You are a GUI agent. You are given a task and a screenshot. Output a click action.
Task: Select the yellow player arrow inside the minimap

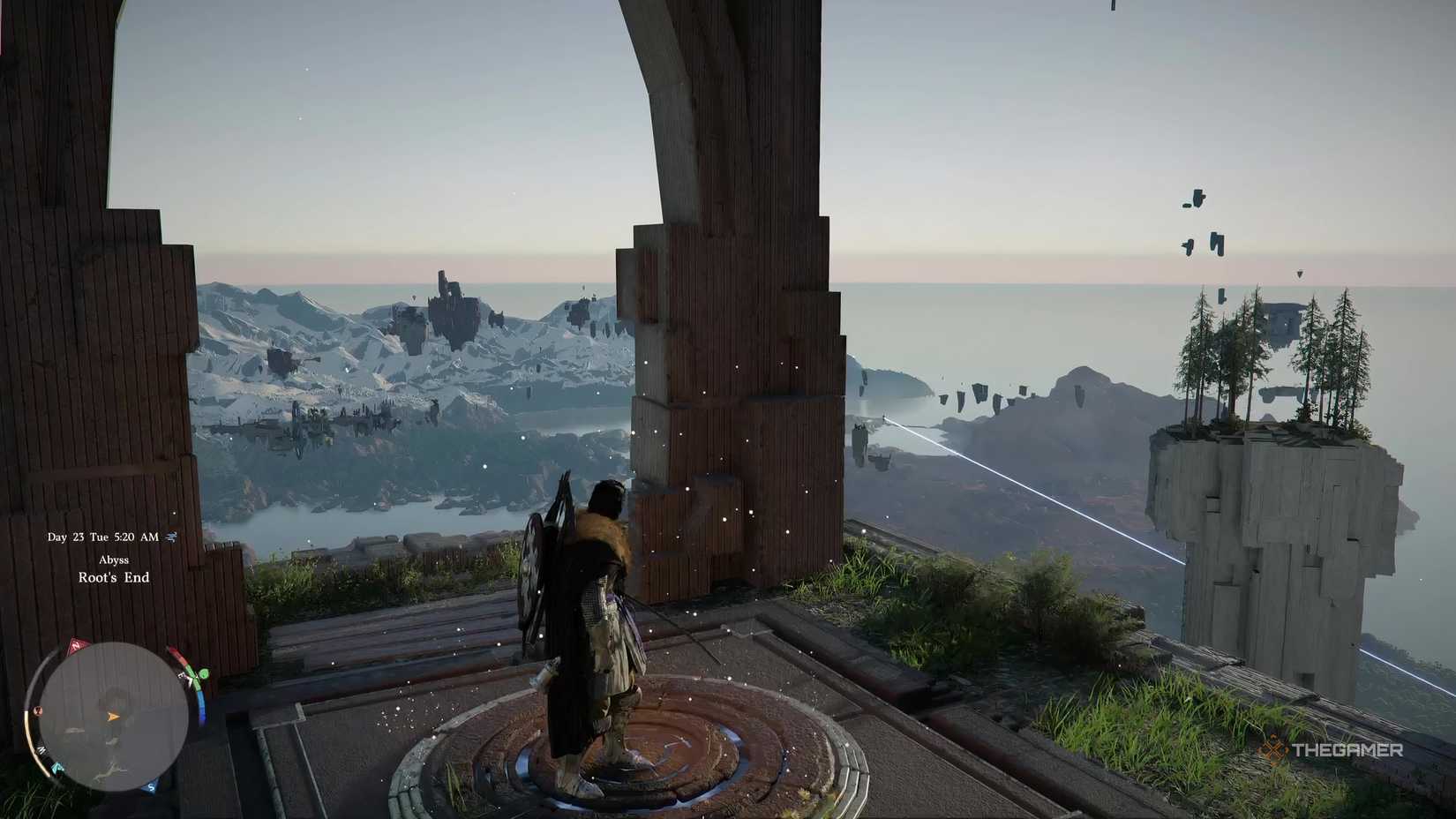[113, 717]
